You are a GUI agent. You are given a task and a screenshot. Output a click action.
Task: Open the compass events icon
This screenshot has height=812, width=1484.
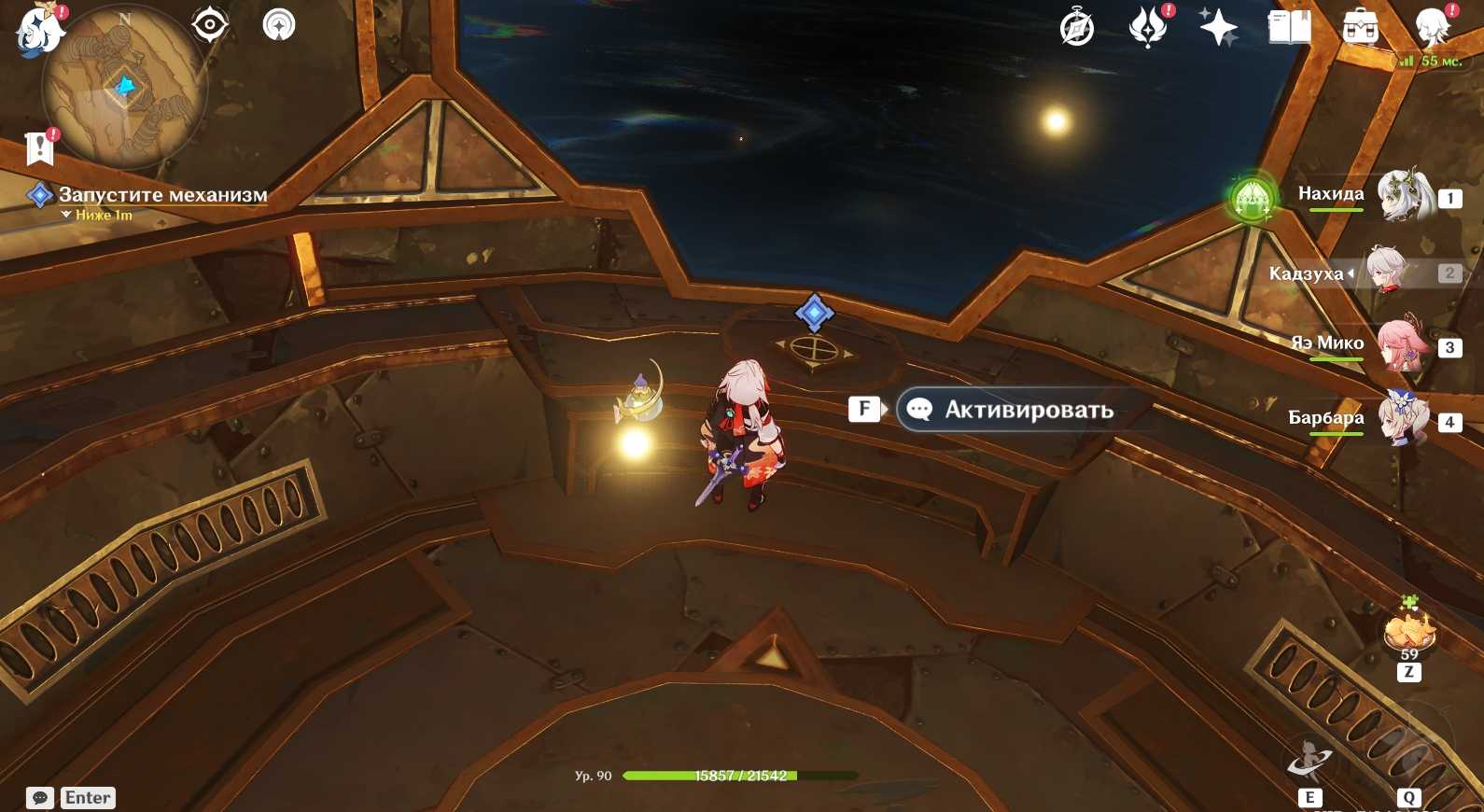click(x=1077, y=28)
